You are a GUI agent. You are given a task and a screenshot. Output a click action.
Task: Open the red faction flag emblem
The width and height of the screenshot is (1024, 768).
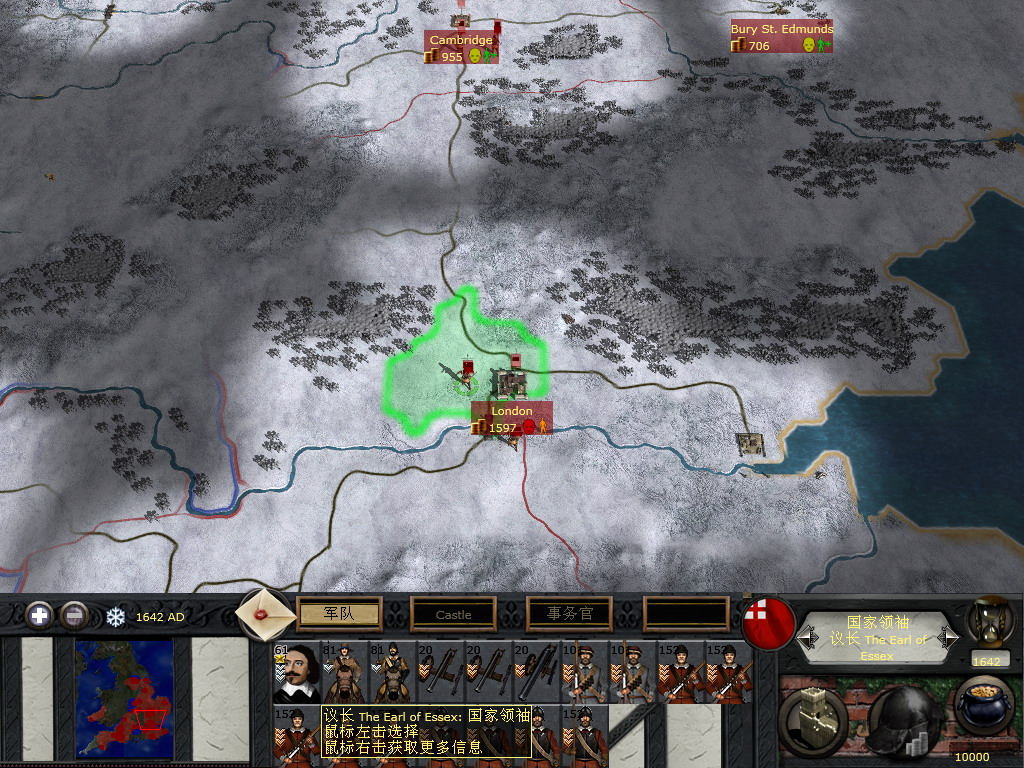click(763, 618)
